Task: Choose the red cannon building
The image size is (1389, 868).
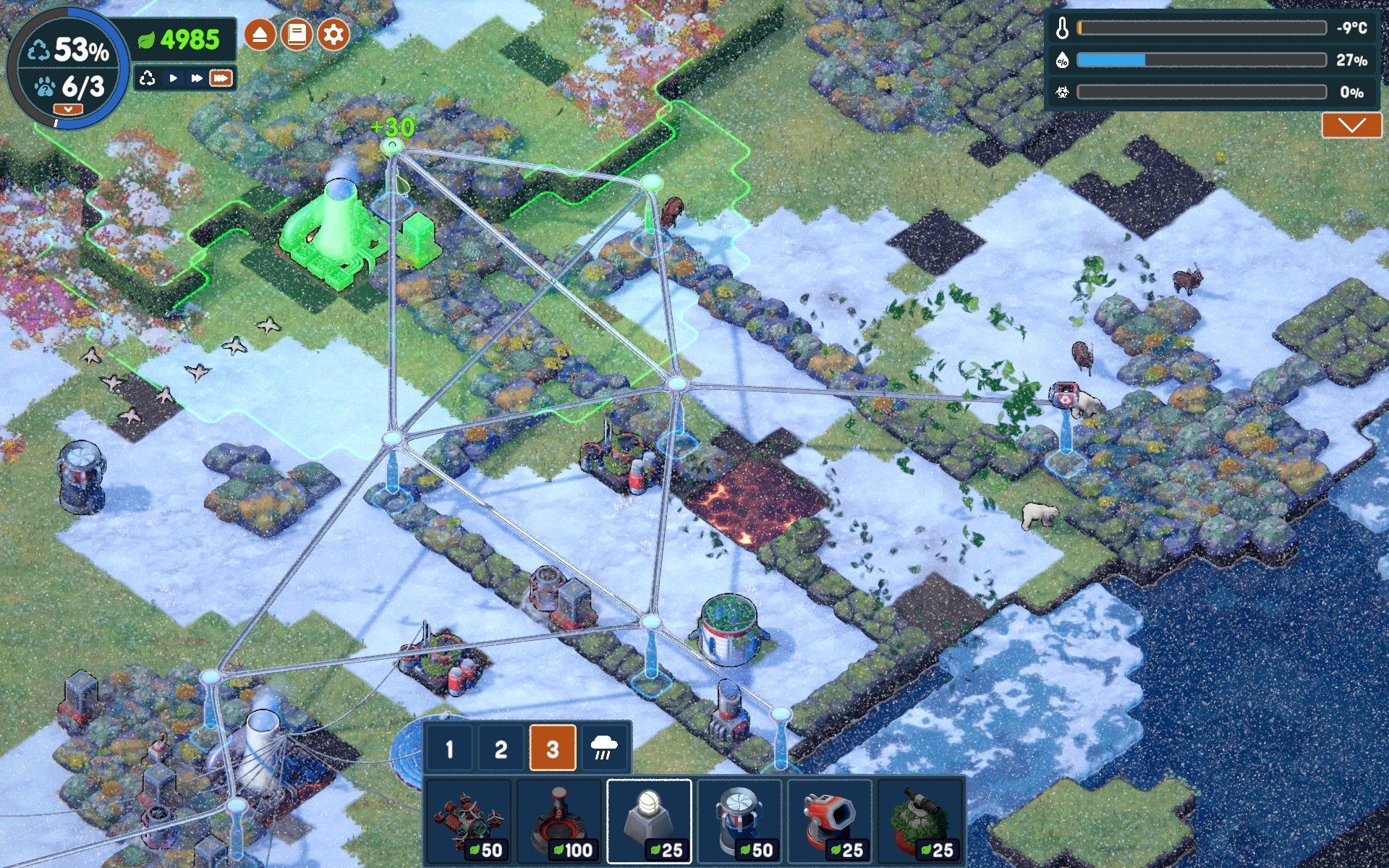Action: pos(830,822)
